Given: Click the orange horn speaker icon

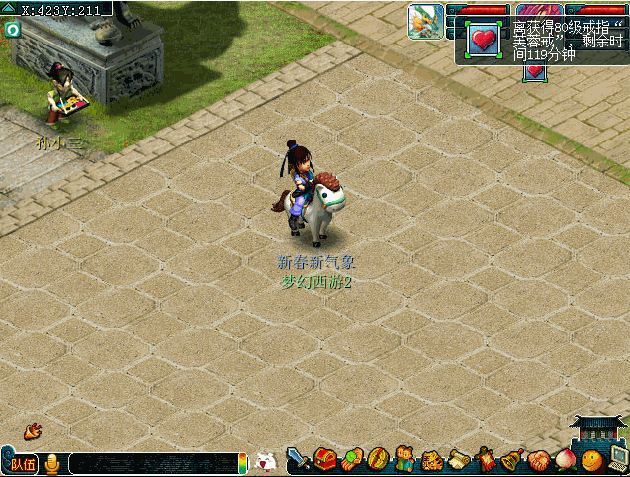Looking at the screenshot, I should click(33, 431).
